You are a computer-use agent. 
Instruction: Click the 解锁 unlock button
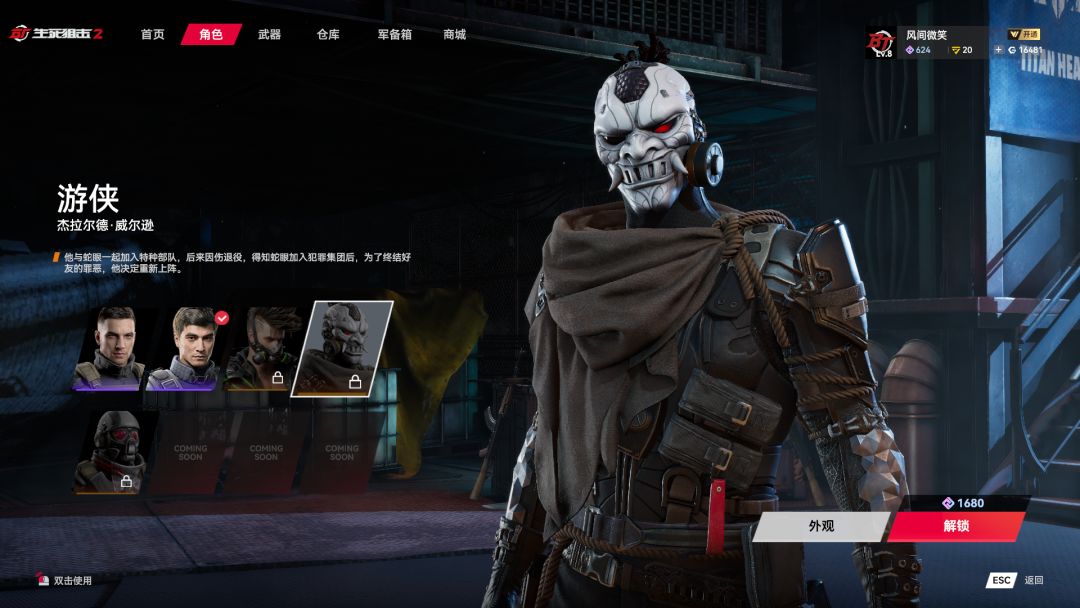tap(955, 526)
